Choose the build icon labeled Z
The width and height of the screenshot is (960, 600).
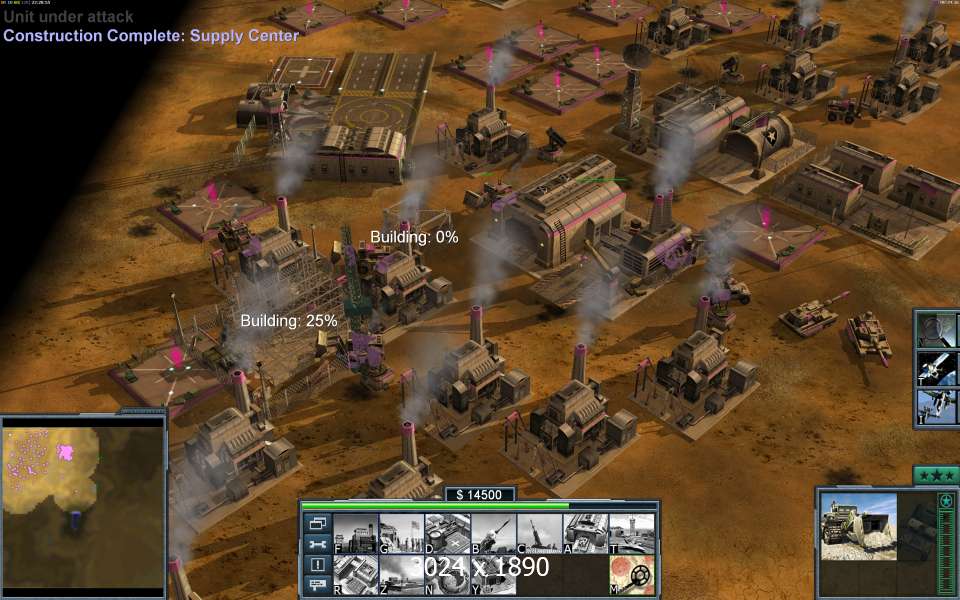click(x=401, y=575)
